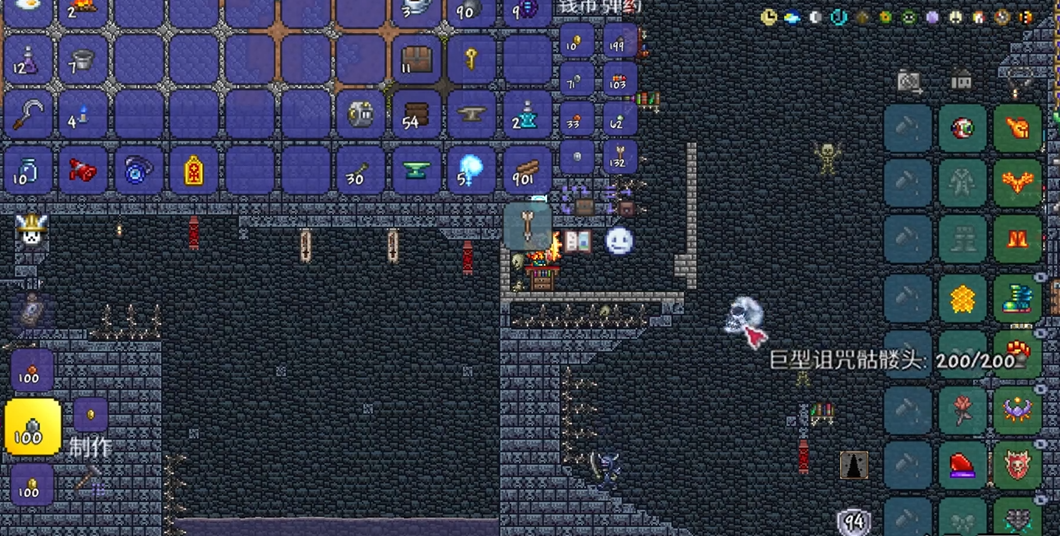Click the iron anvil inventory slot
Image resolution: width=1060 pixels, height=536 pixels.
click(471, 115)
